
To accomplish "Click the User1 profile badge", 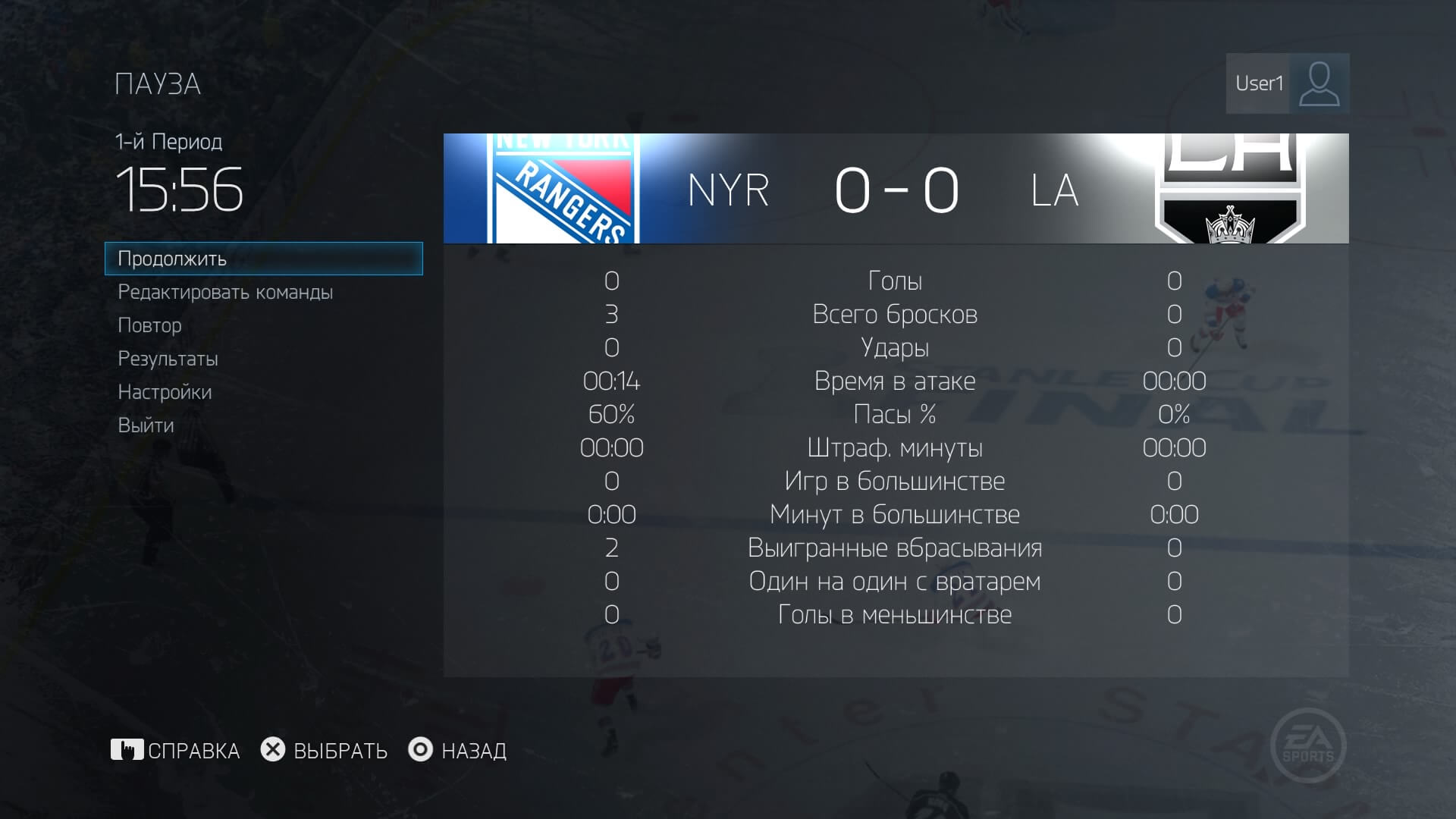I will click(1287, 83).
